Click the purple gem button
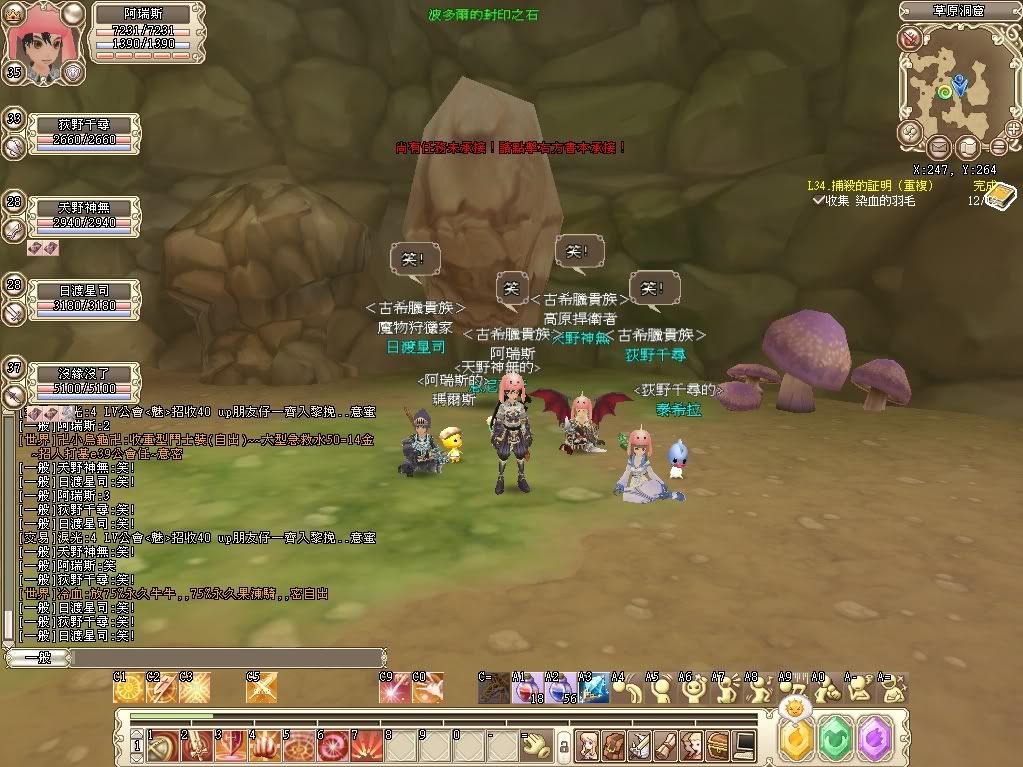Viewport: 1023px width, 767px height. tap(875, 740)
